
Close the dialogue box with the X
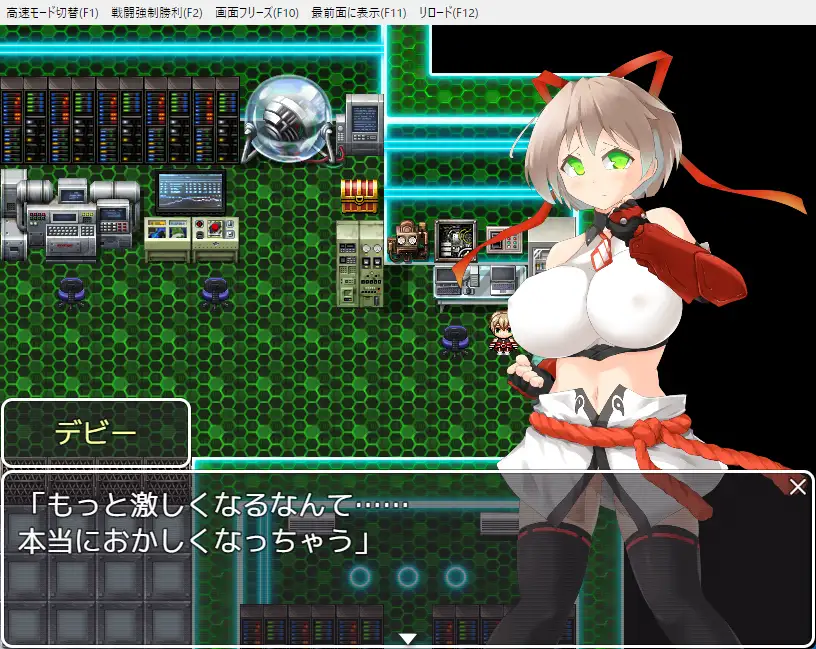point(797,488)
